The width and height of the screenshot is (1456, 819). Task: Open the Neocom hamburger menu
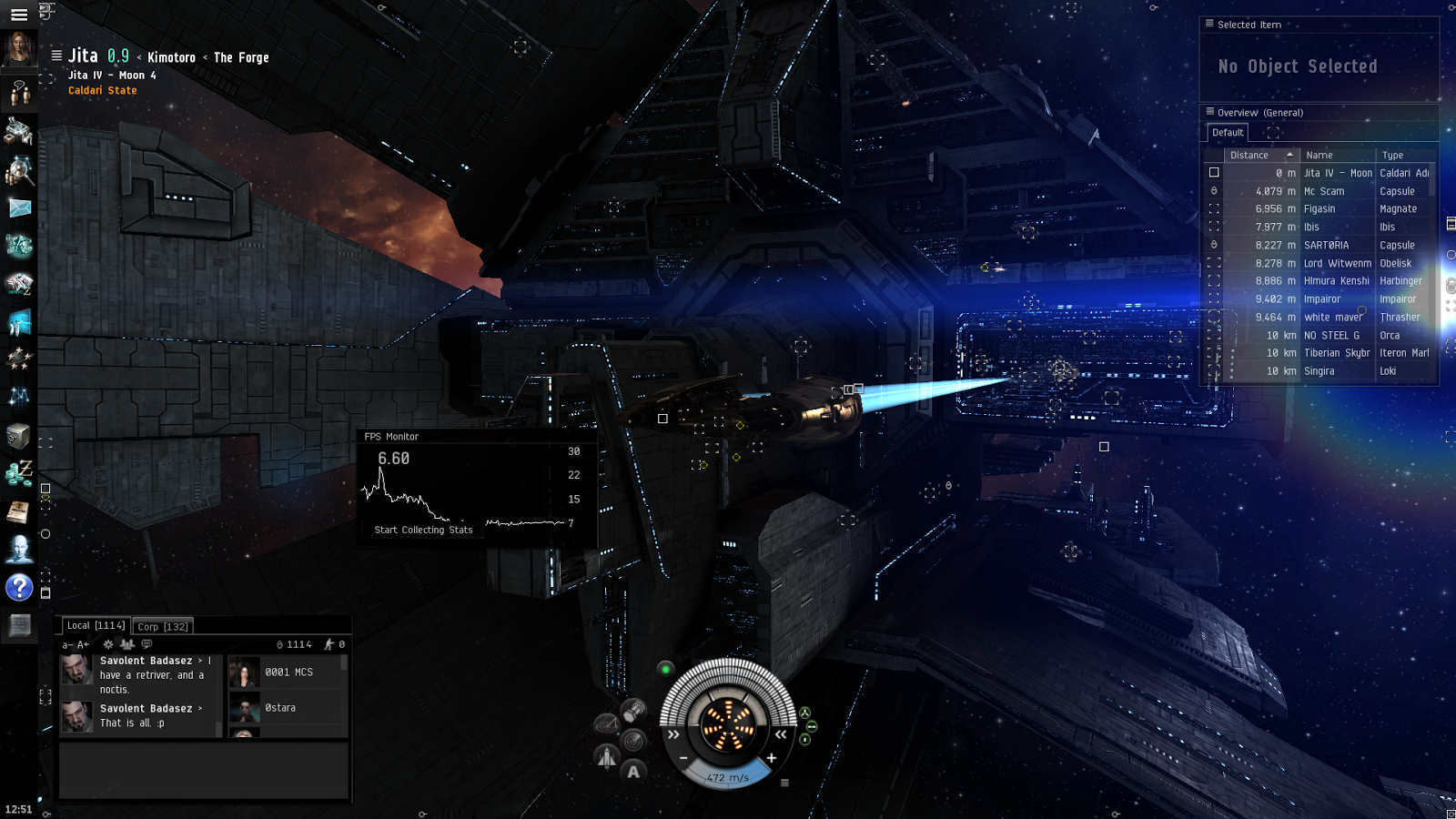[x=18, y=15]
